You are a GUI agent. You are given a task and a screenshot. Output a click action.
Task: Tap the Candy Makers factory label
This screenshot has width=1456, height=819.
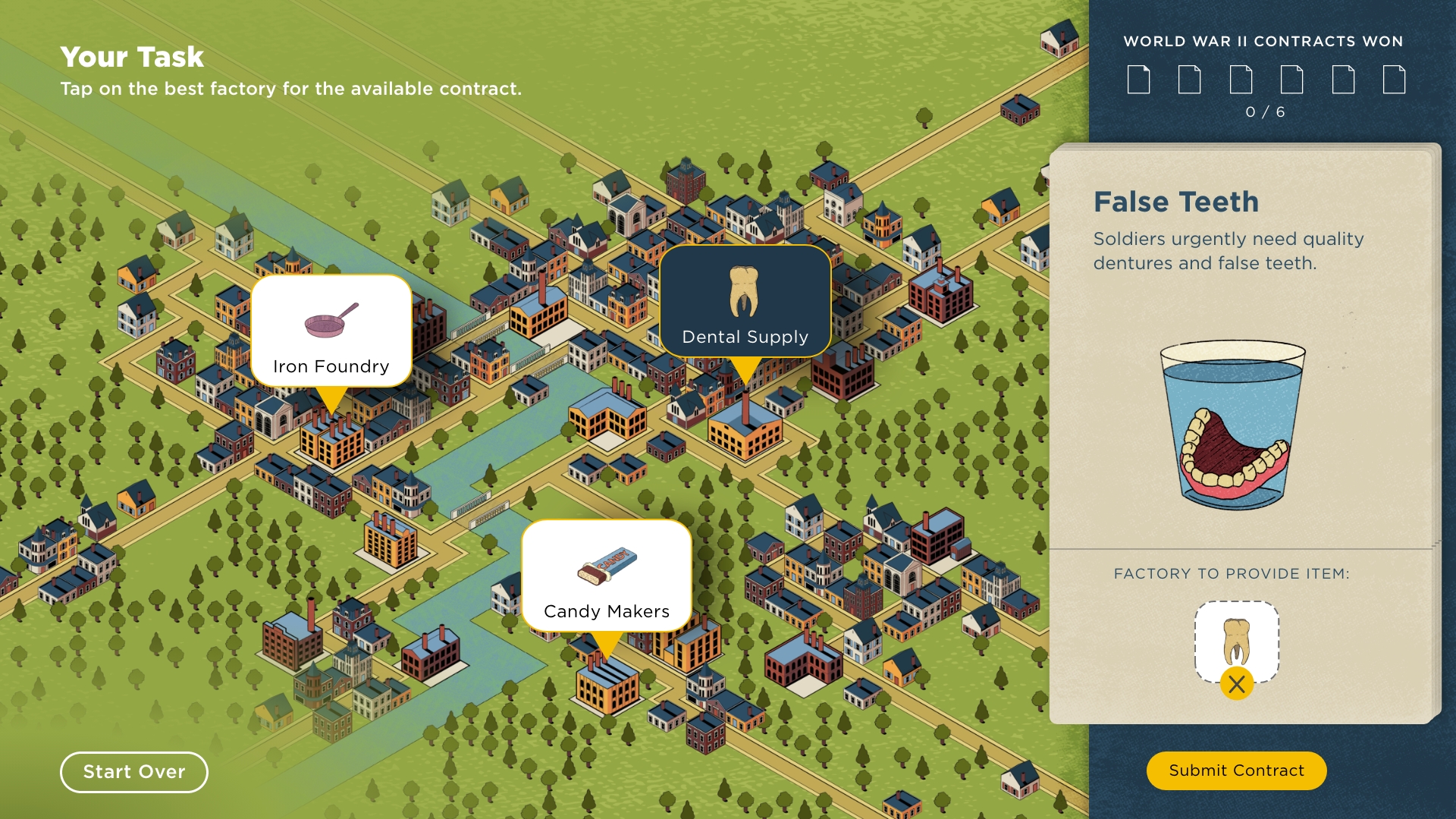pos(606,576)
